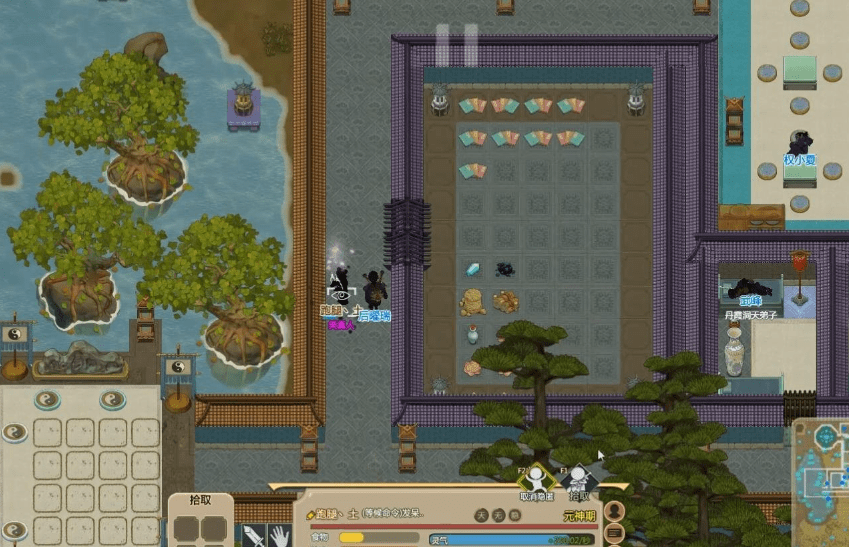Click the 天 round badge
Image resolution: width=849 pixels, height=547 pixels.
(x=481, y=516)
